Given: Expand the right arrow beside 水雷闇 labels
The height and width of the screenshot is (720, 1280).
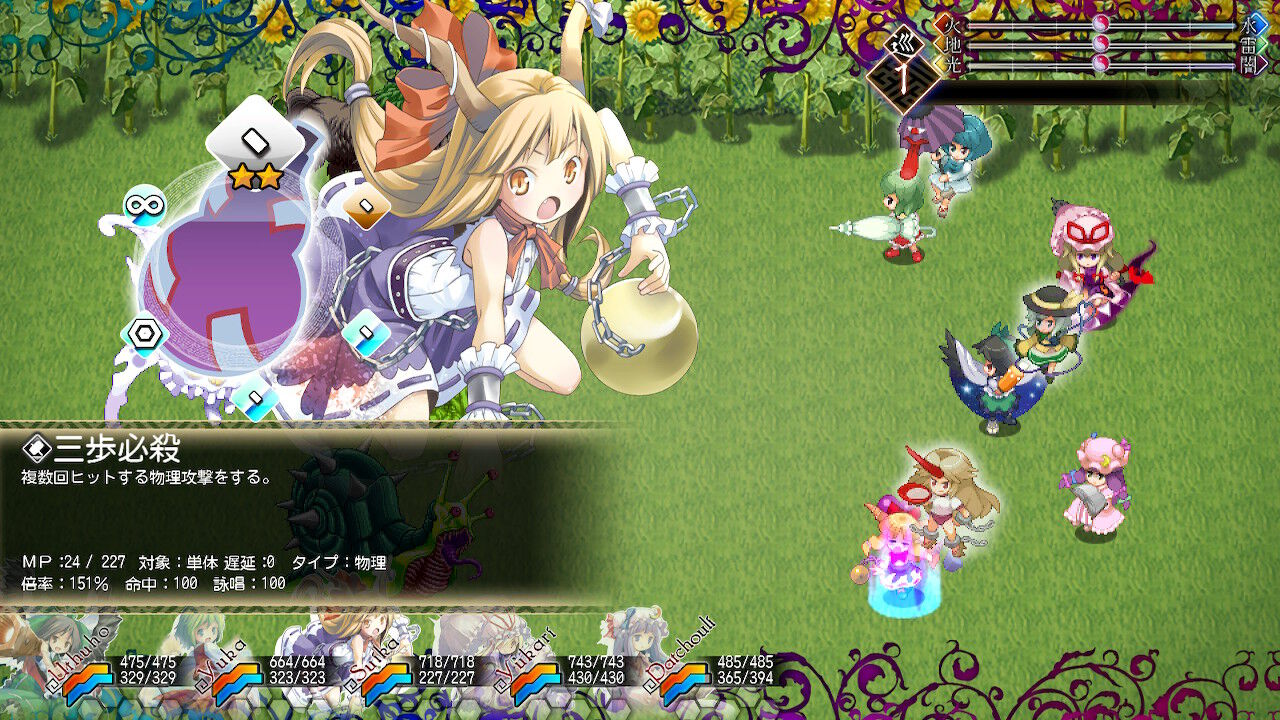Looking at the screenshot, I should point(1265,43).
